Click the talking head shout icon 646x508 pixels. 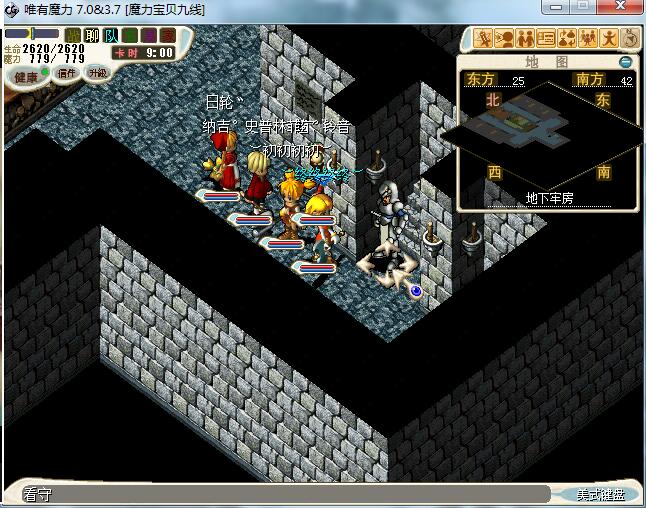click(x=505, y=40)
